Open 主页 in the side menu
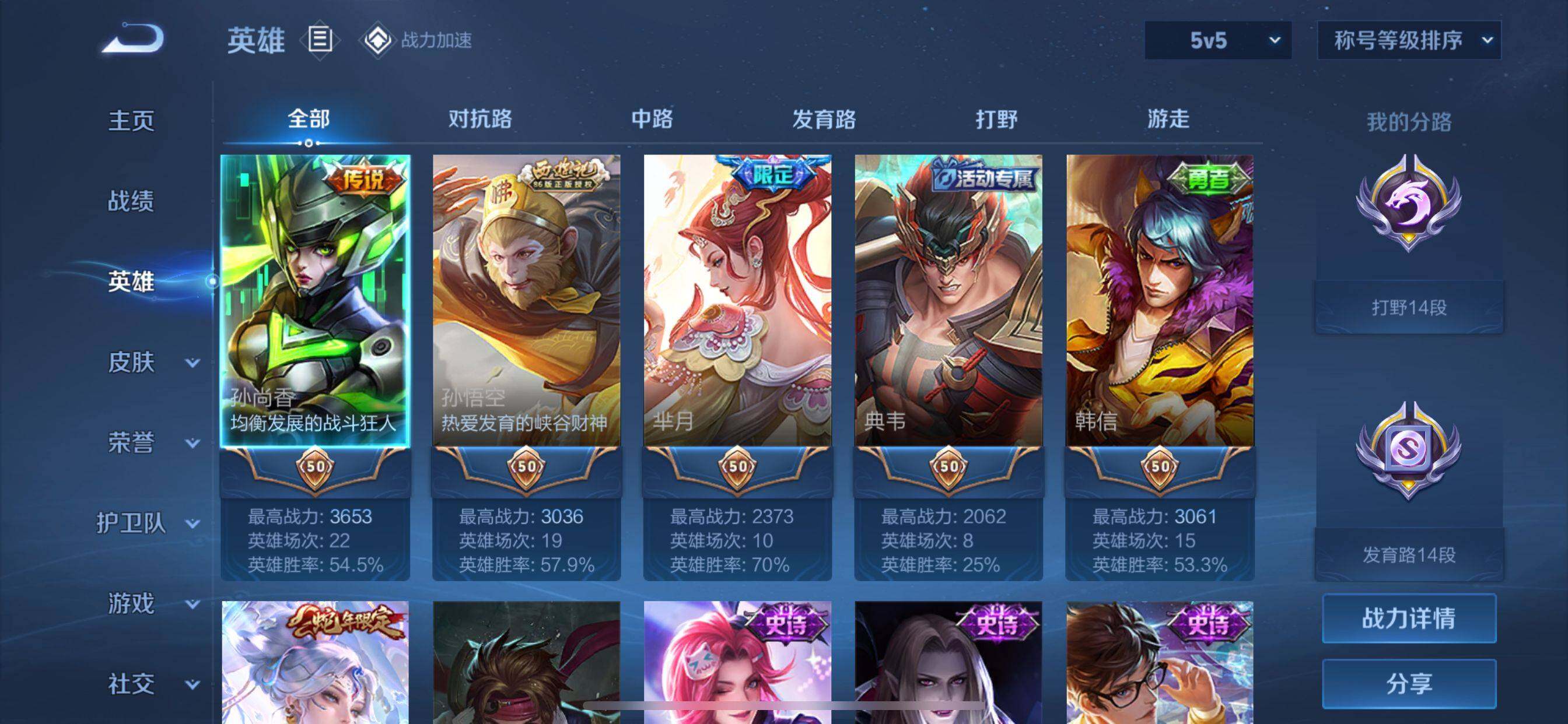 (x=131, y=121)
